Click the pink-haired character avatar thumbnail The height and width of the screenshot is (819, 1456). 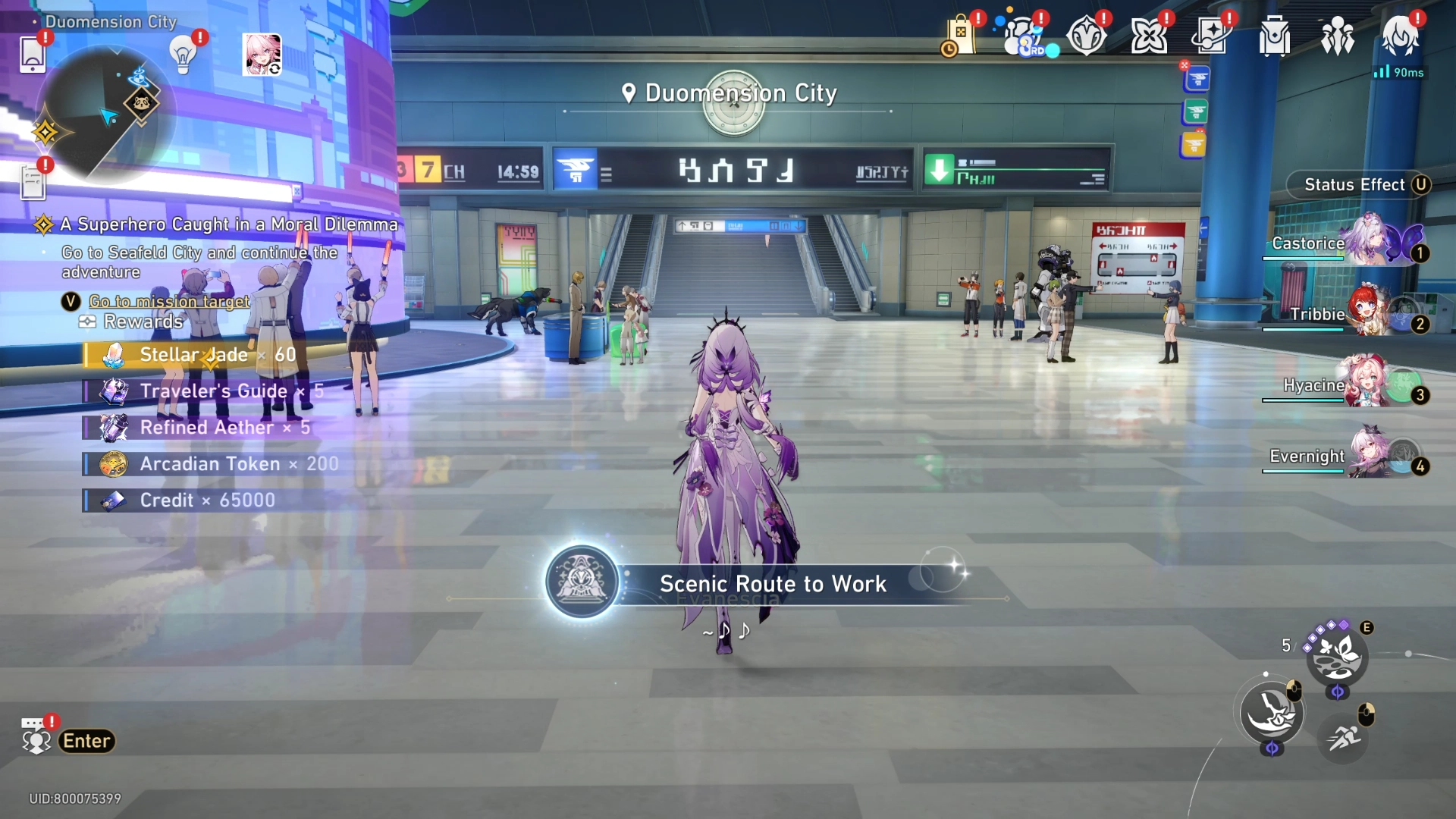(x=262, y=55)
